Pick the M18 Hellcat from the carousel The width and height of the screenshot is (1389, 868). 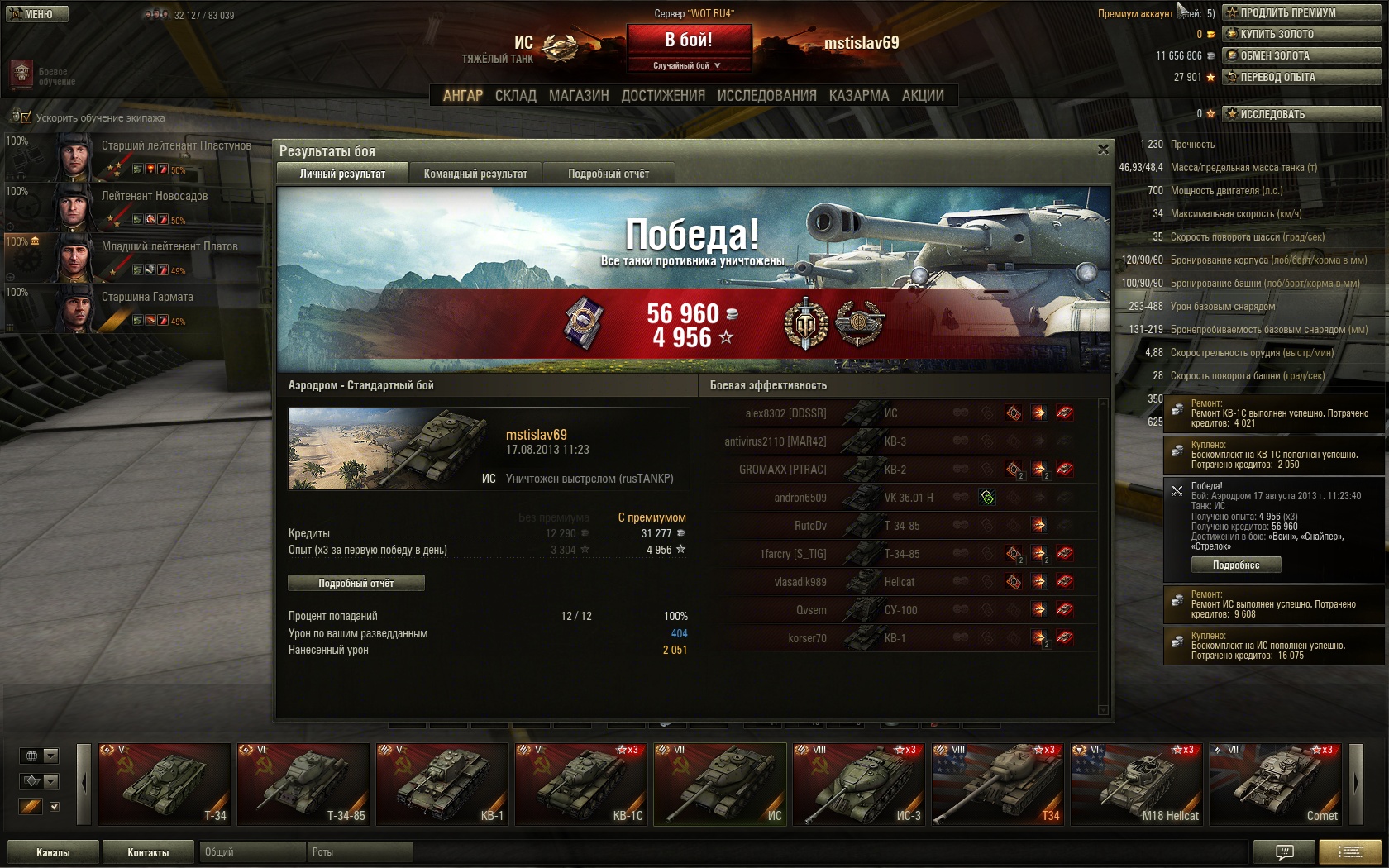(1137, 784)
